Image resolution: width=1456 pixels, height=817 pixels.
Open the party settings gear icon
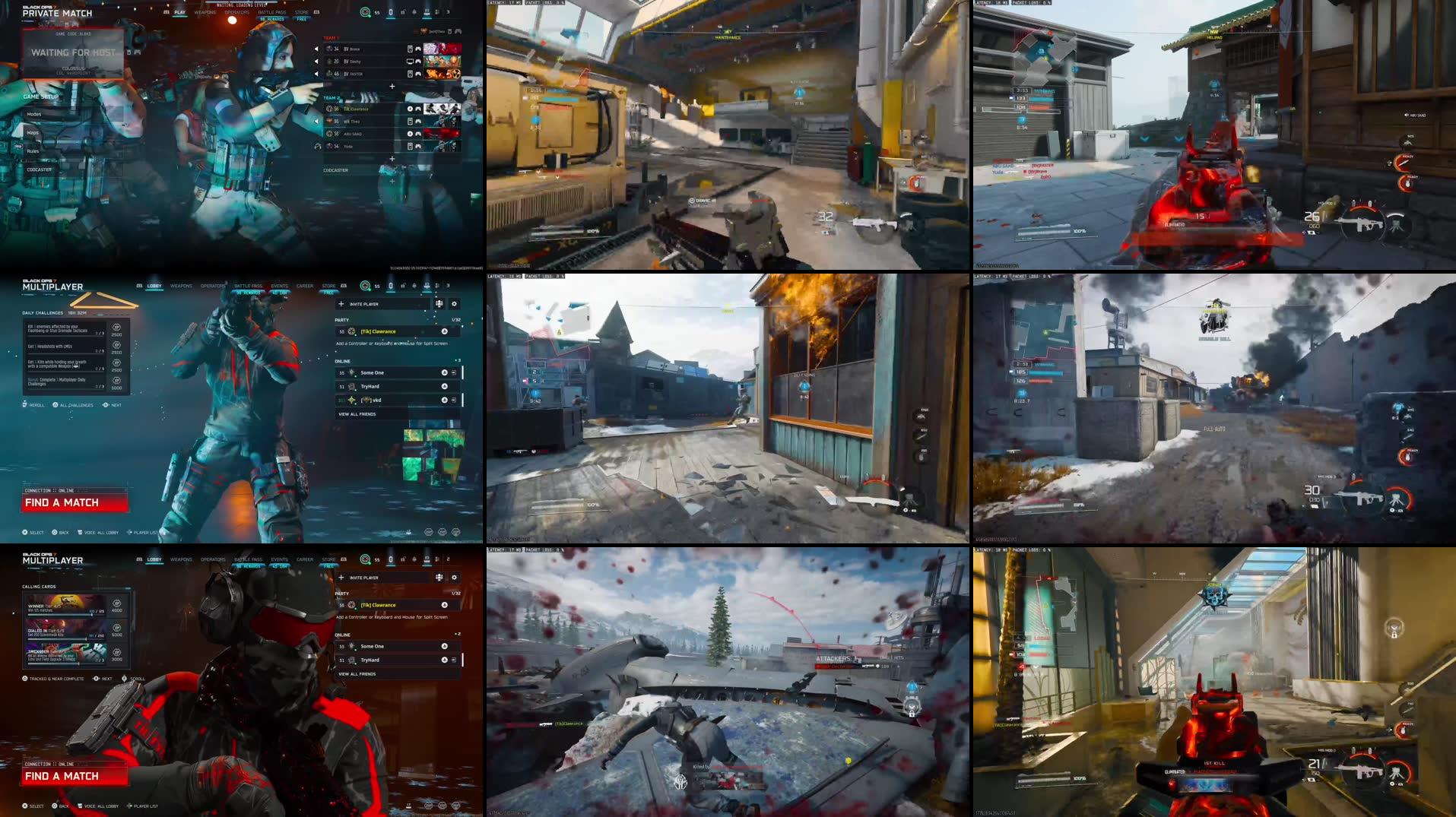tap(455, 304)
